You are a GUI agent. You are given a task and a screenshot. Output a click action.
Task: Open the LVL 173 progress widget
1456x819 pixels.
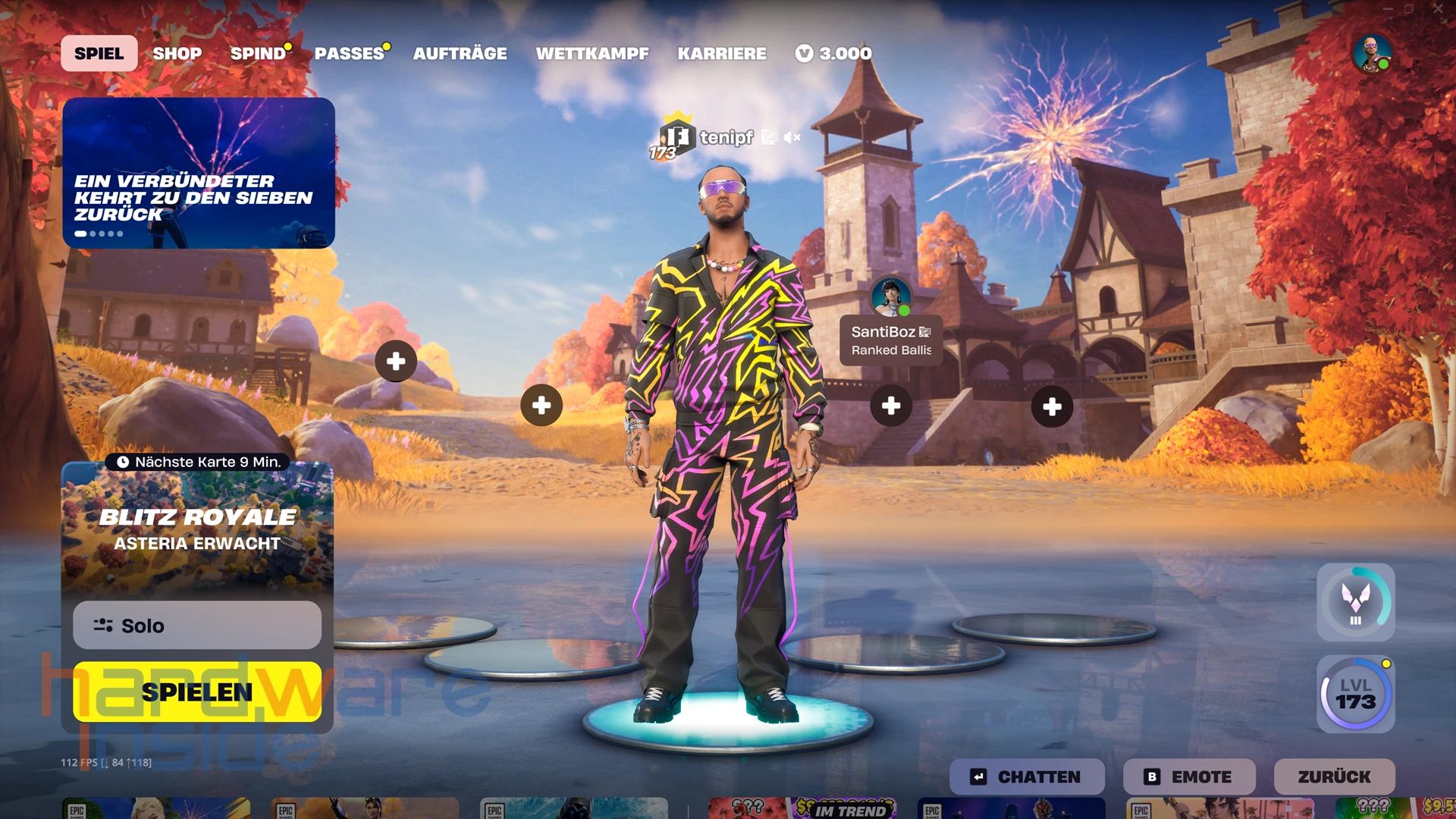click(1356, 694)
